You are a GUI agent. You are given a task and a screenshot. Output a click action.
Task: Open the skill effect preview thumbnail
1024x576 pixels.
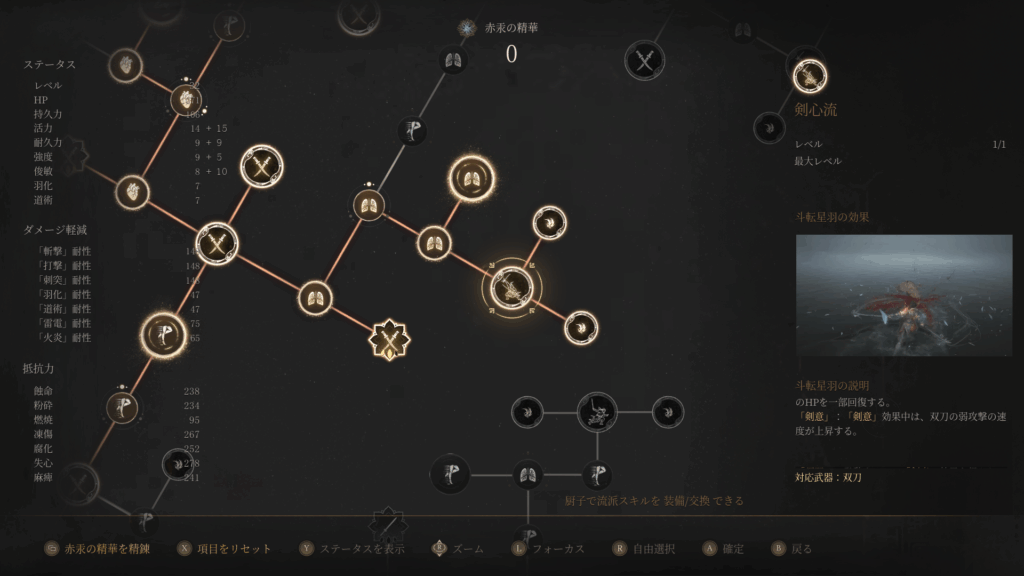pos(903,296)
